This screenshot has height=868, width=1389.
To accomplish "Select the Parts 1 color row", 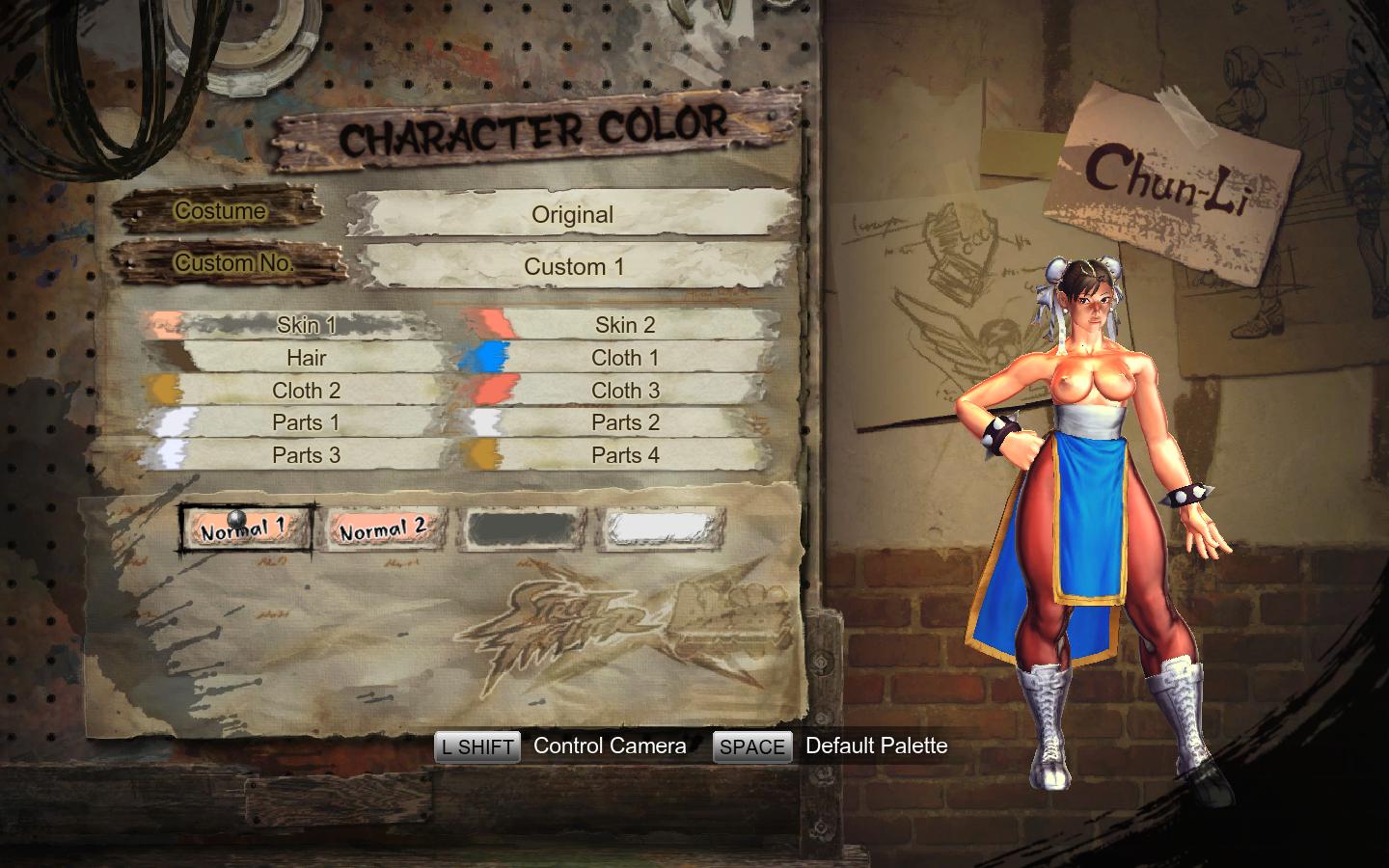I will tap(306, 422).
